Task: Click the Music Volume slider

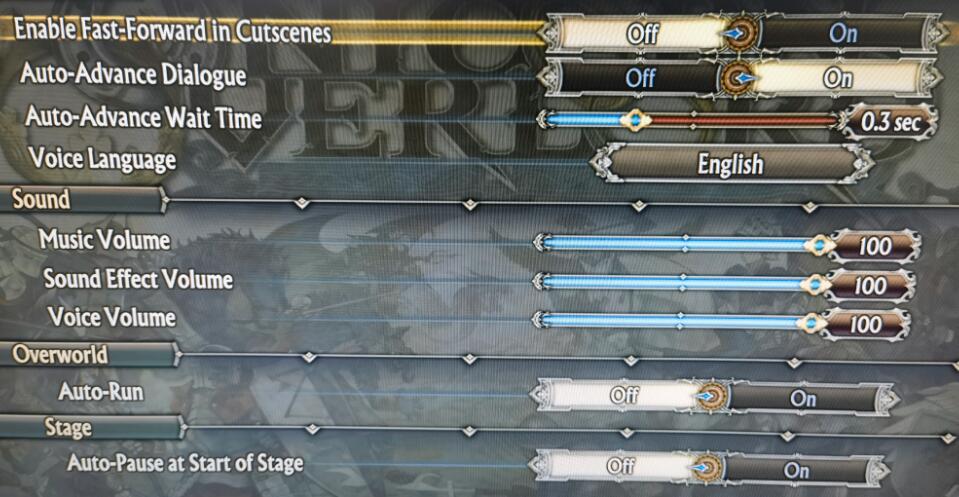Action: (680, 243)
